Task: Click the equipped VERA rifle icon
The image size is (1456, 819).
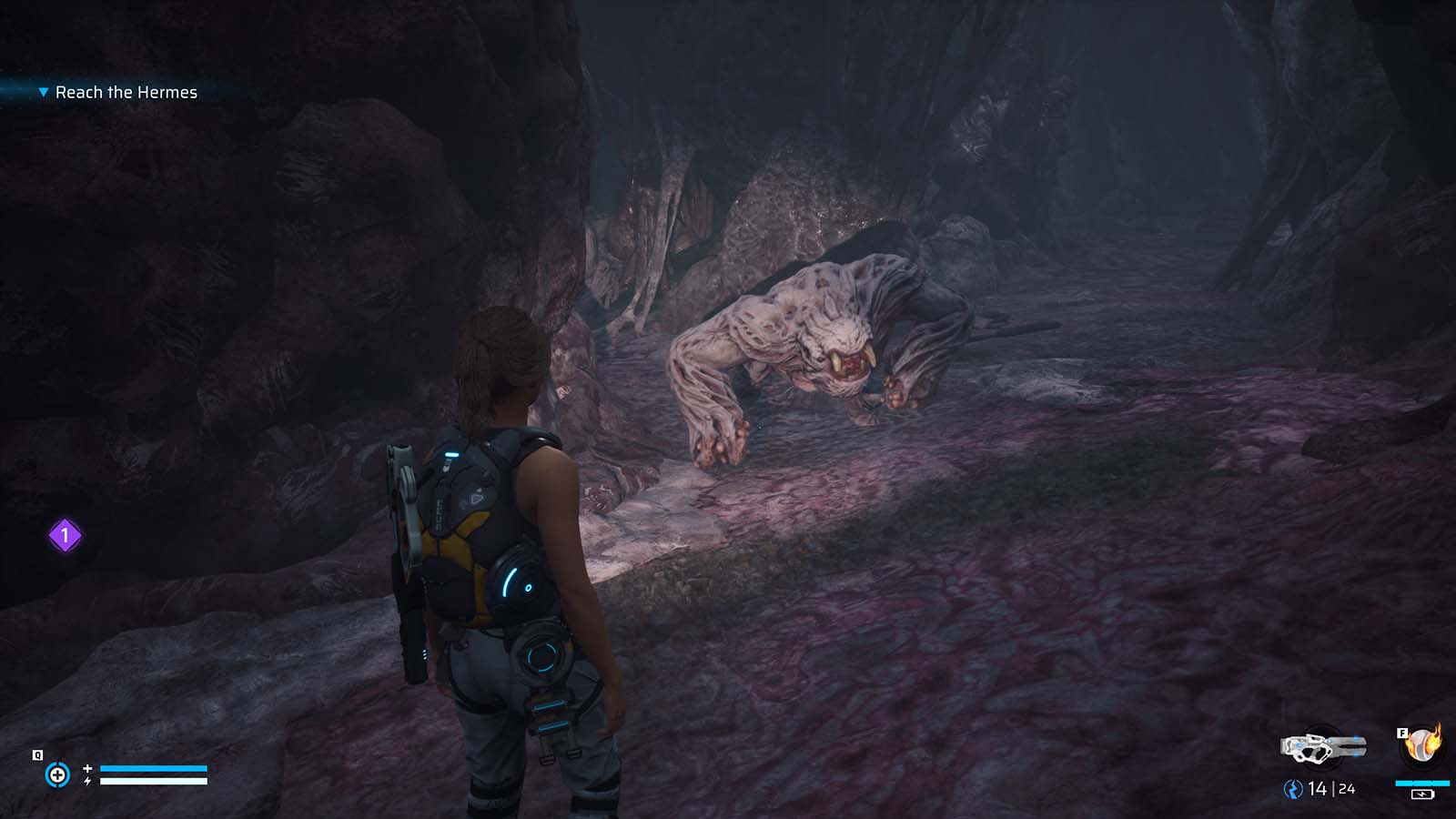Action: (x=1325, y=746)
